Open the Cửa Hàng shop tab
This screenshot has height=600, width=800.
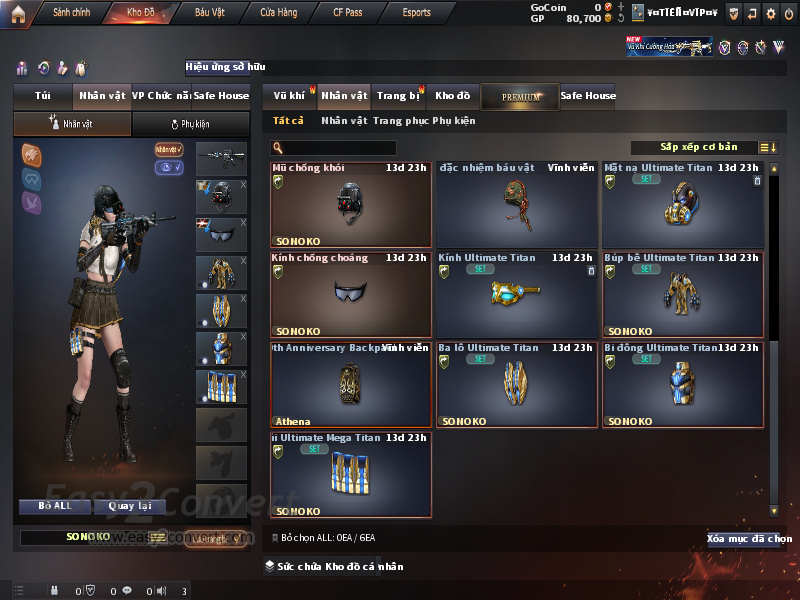click(x=278, y=13)
